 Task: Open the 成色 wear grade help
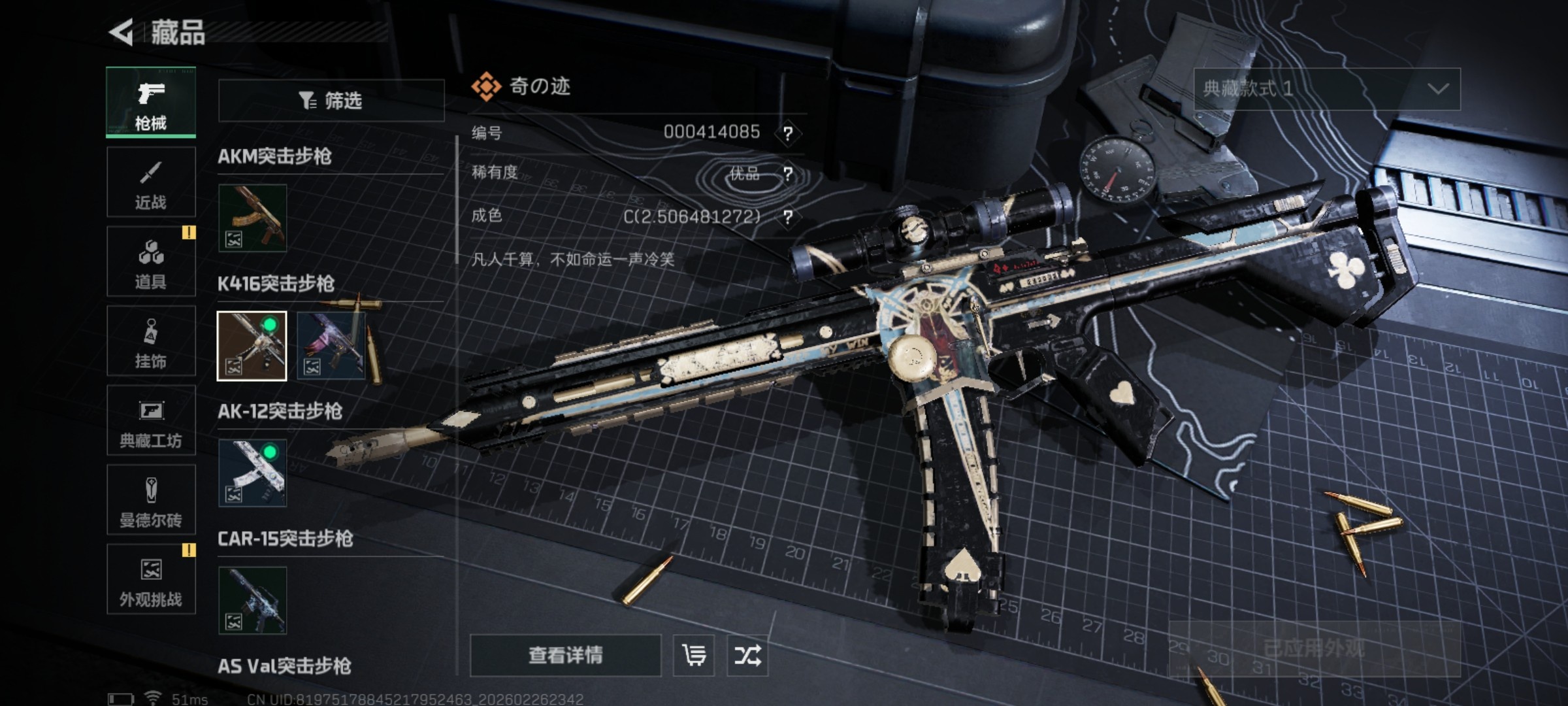tap(788, 217)
